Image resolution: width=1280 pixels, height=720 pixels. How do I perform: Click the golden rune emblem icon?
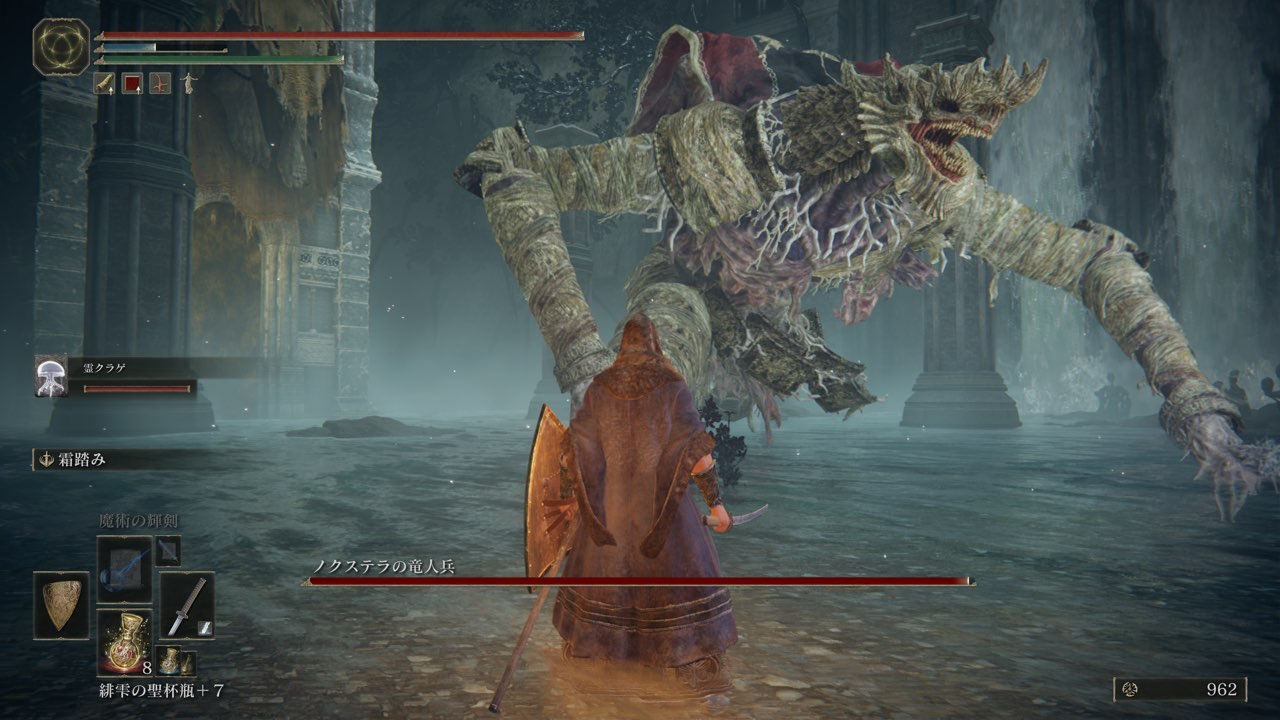(x=61, y=46)
